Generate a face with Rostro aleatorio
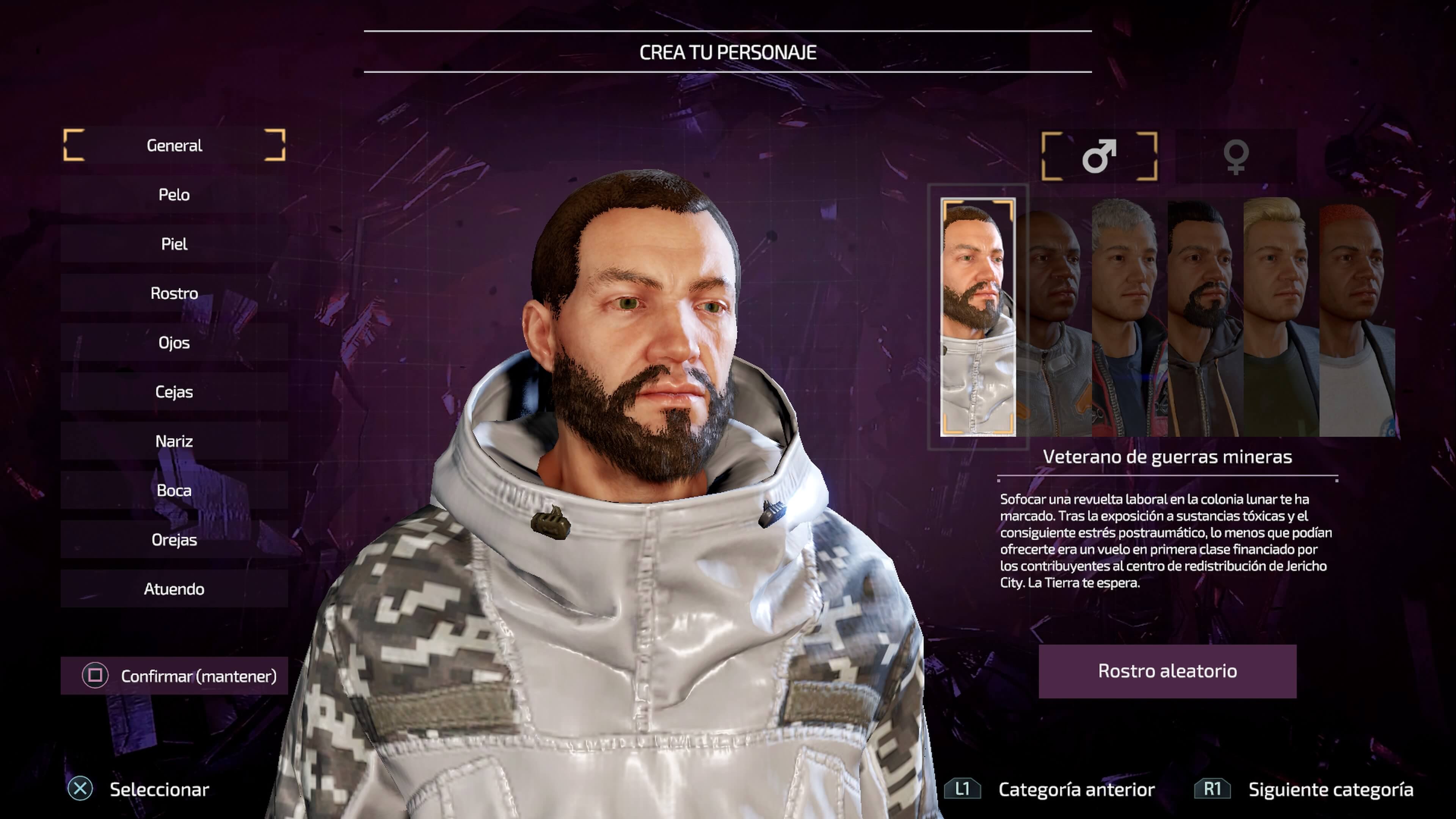Screen dimensions: 1456x819 pyautogui.click(x=1167, y=671)
